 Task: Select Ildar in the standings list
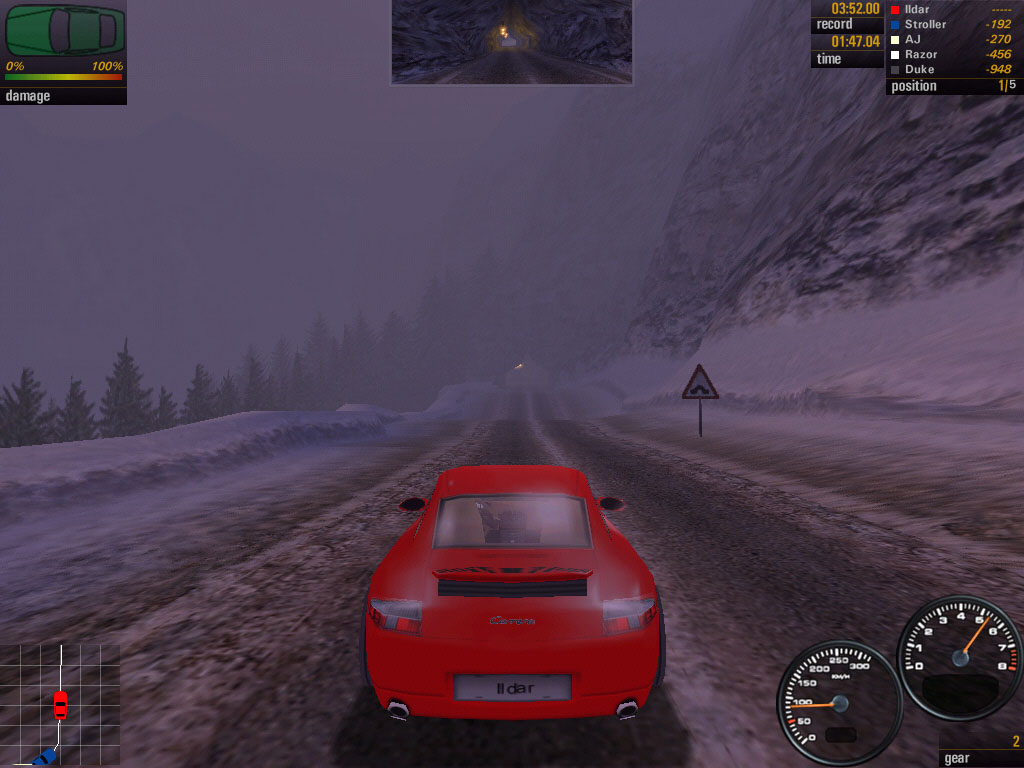(x=916, y=9)
